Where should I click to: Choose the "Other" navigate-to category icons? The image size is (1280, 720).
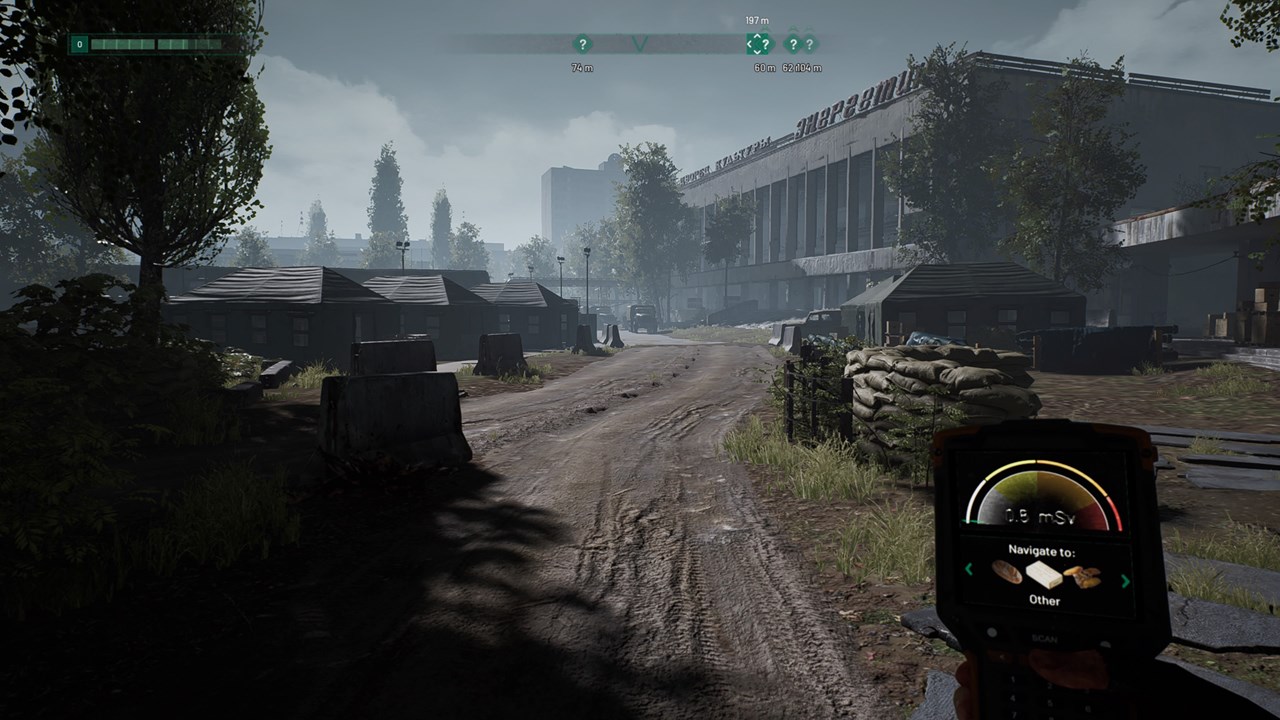click(x=1045, y=574)
